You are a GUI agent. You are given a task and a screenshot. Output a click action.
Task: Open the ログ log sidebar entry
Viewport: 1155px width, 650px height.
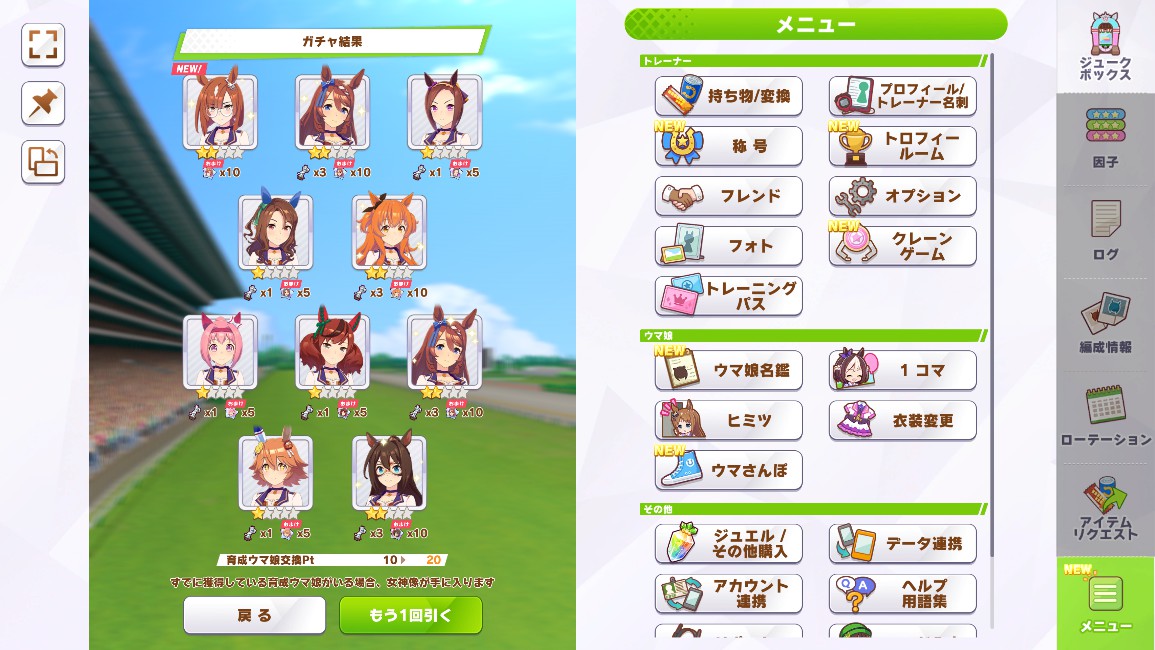click(1105, 230)
